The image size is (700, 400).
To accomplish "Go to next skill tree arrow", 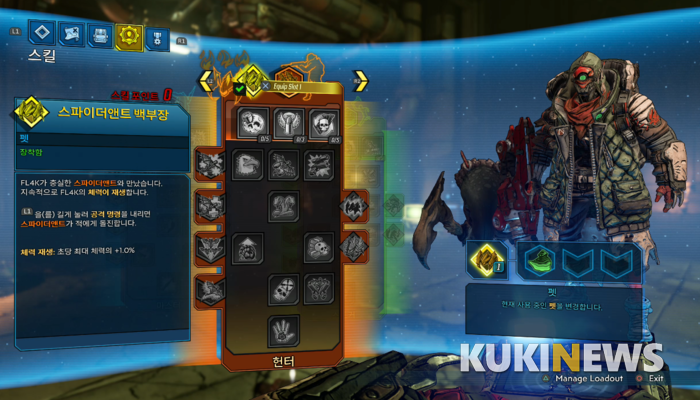I will [x=360, y=80].
